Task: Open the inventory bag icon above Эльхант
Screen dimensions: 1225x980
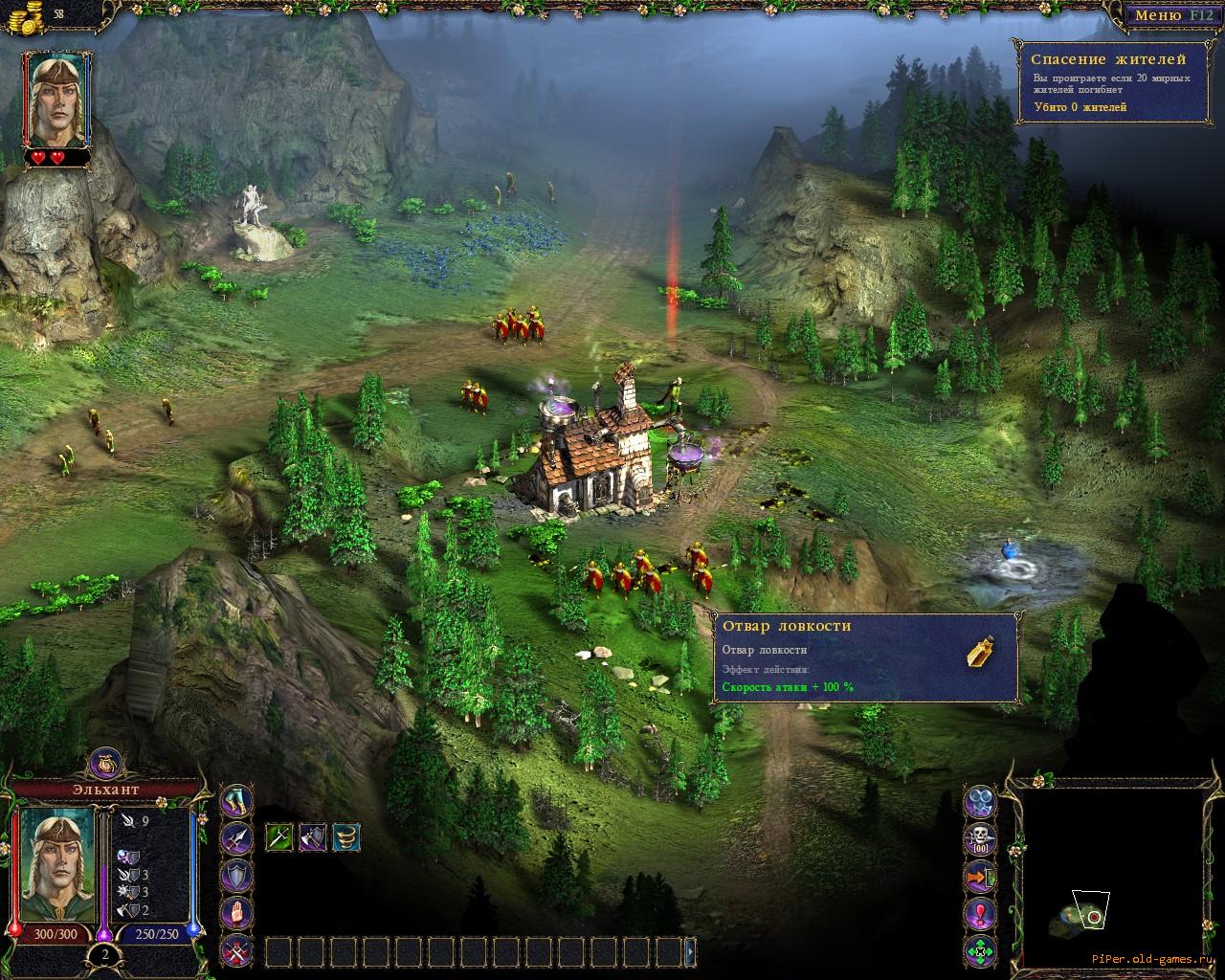Action: tap(105, 763)
